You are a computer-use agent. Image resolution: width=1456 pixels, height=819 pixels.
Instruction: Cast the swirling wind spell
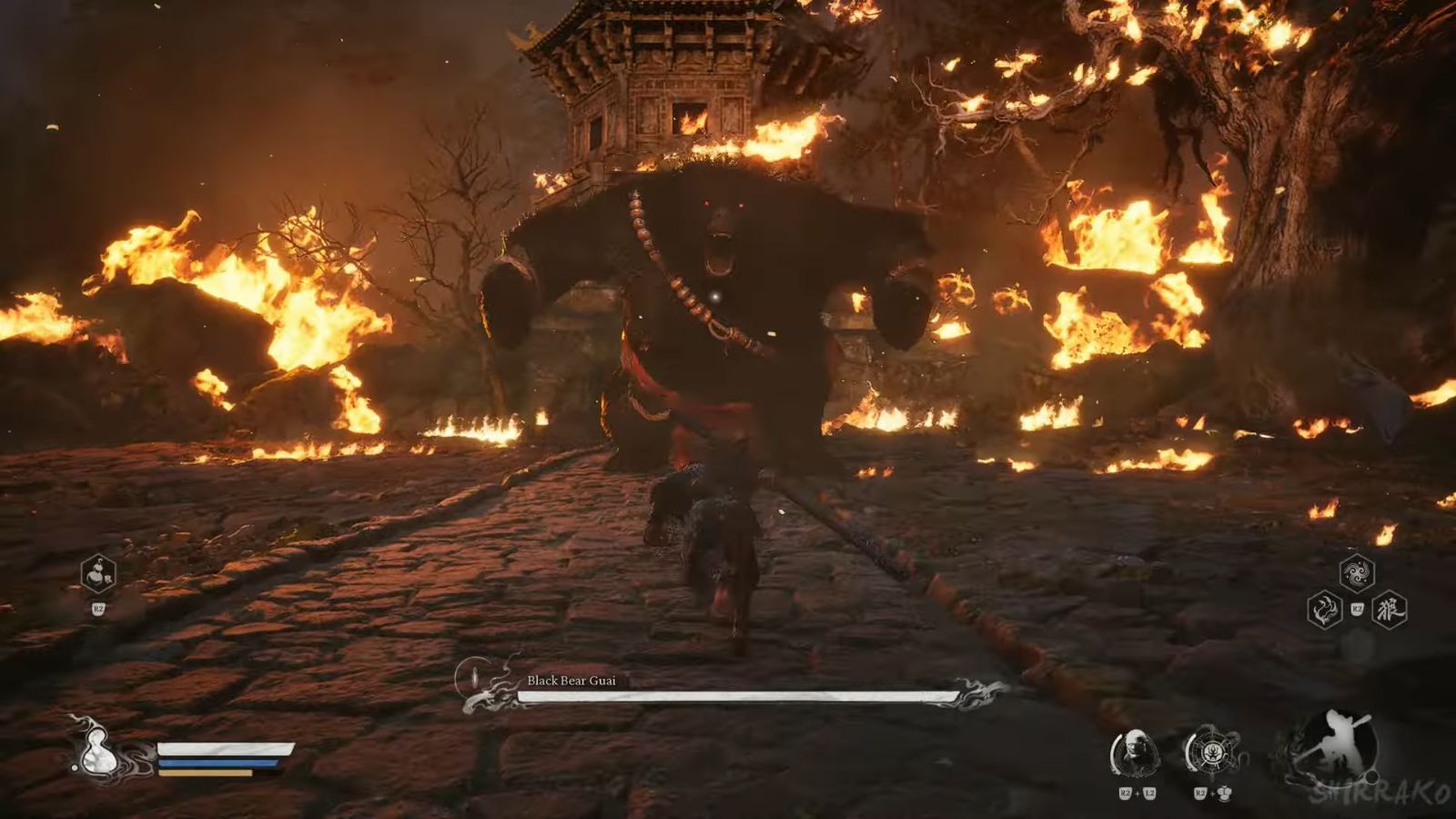1357,572
